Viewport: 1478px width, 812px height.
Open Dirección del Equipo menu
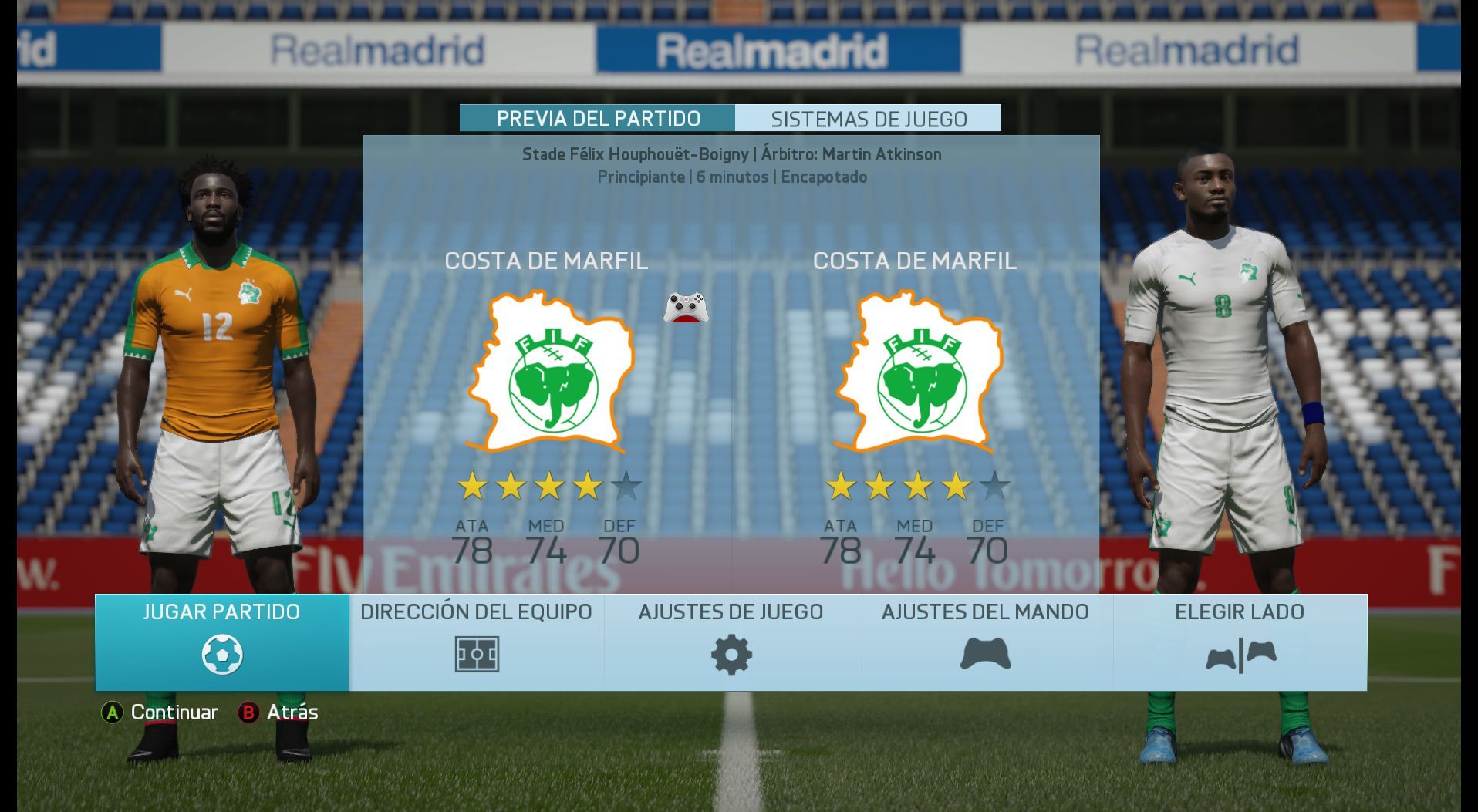coord(476,642)
